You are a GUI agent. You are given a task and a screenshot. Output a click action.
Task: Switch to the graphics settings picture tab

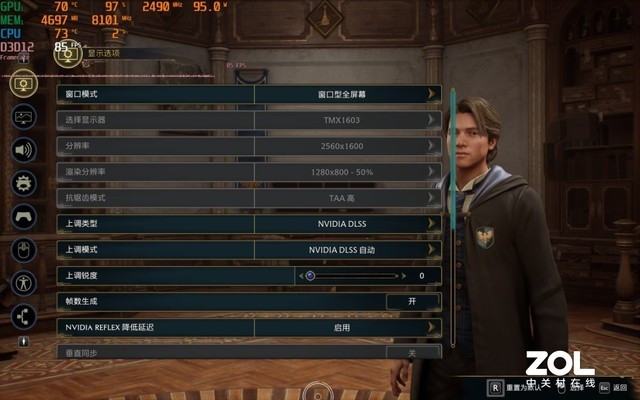tap(24, 117)
